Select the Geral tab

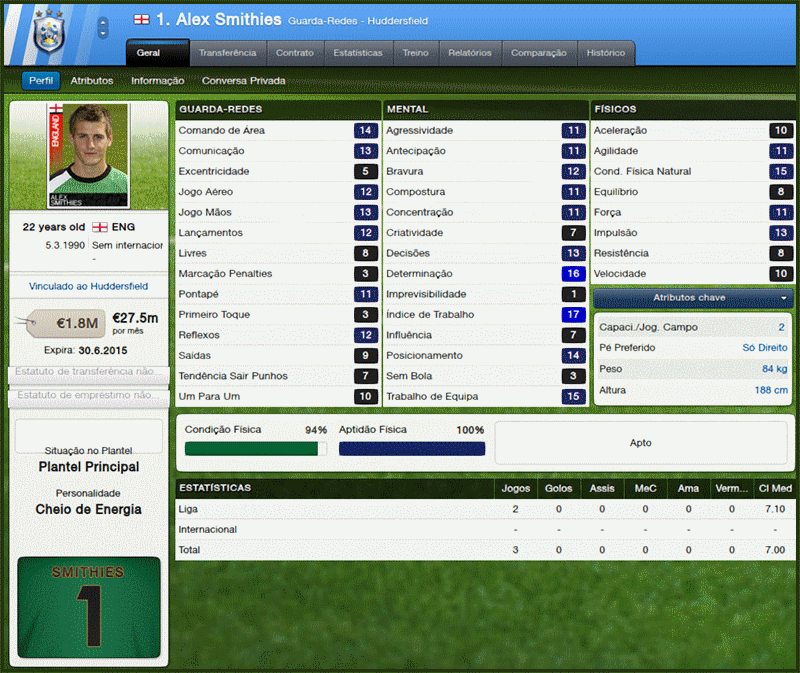(157, 53)
